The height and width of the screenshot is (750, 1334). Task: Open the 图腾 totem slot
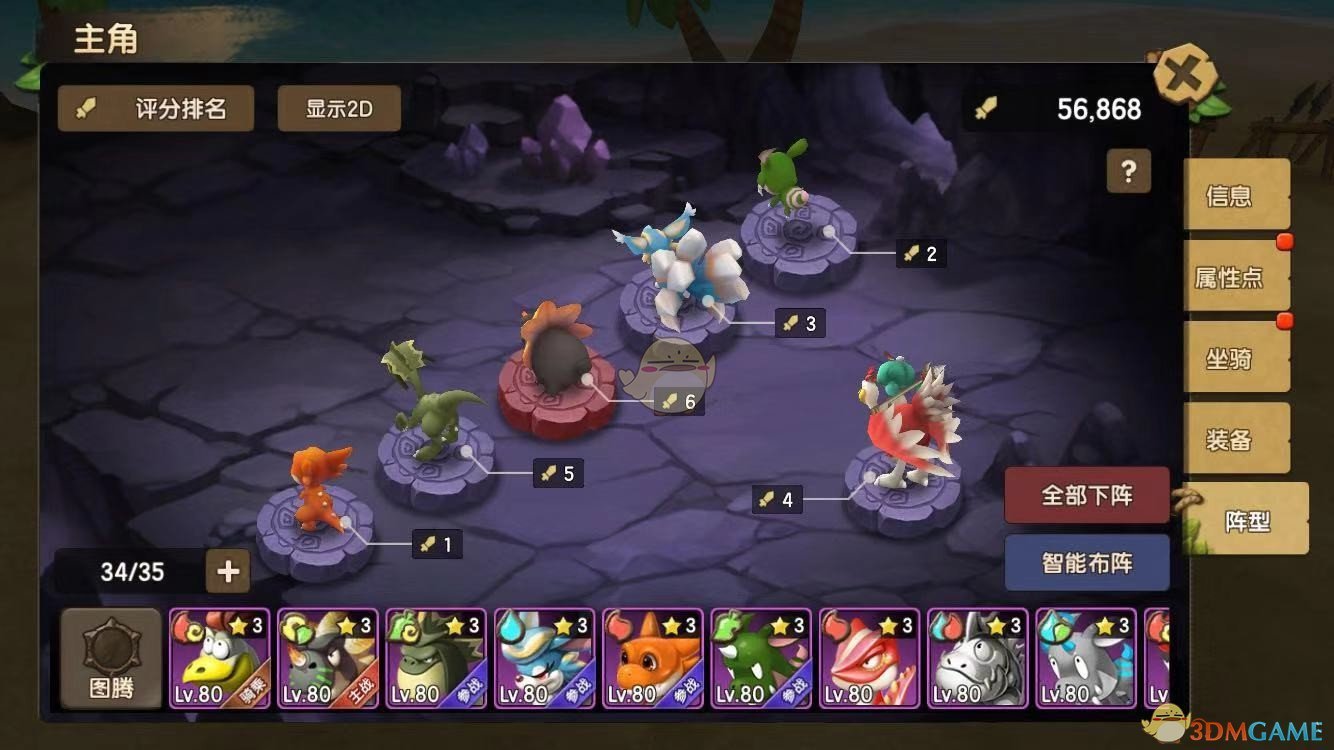(110, 656)
